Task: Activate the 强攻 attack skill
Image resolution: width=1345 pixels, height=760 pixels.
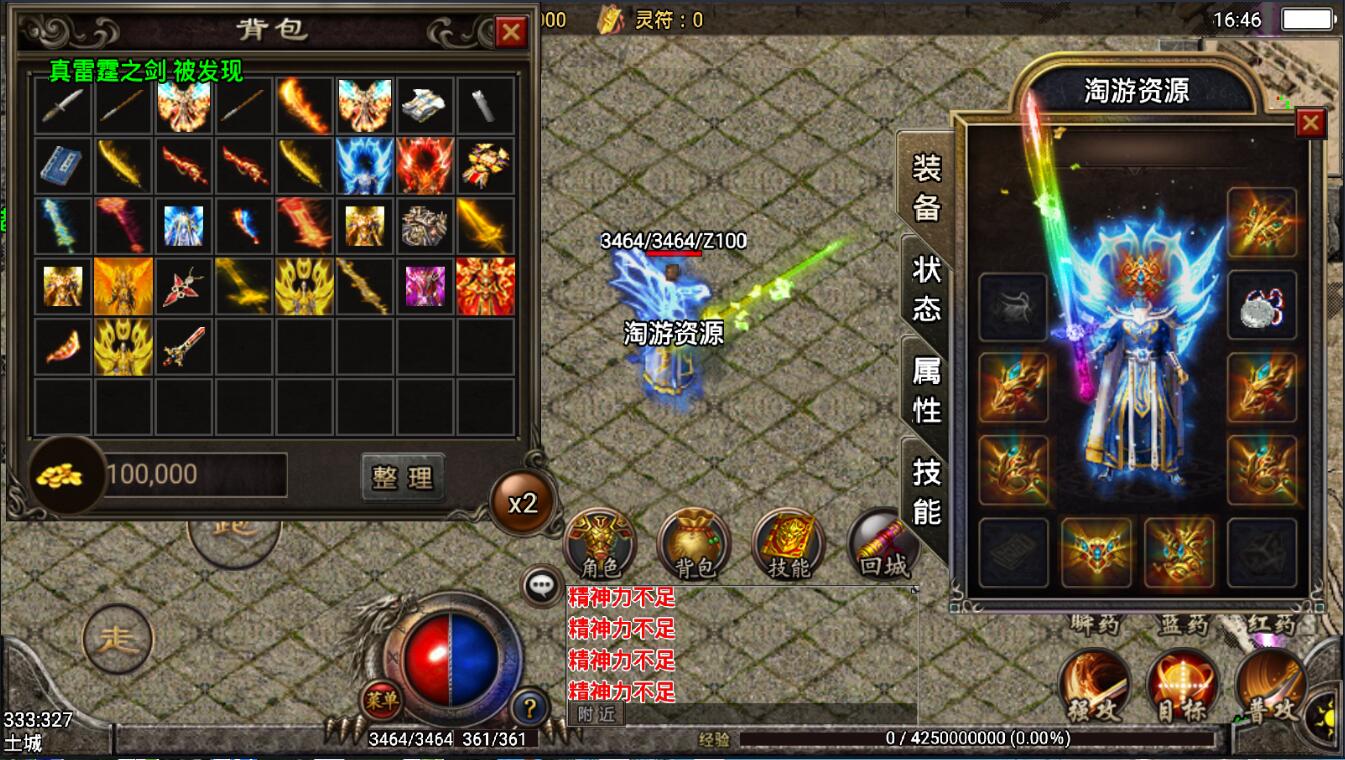Action: pyautogui.click(x=1096, y=686)
